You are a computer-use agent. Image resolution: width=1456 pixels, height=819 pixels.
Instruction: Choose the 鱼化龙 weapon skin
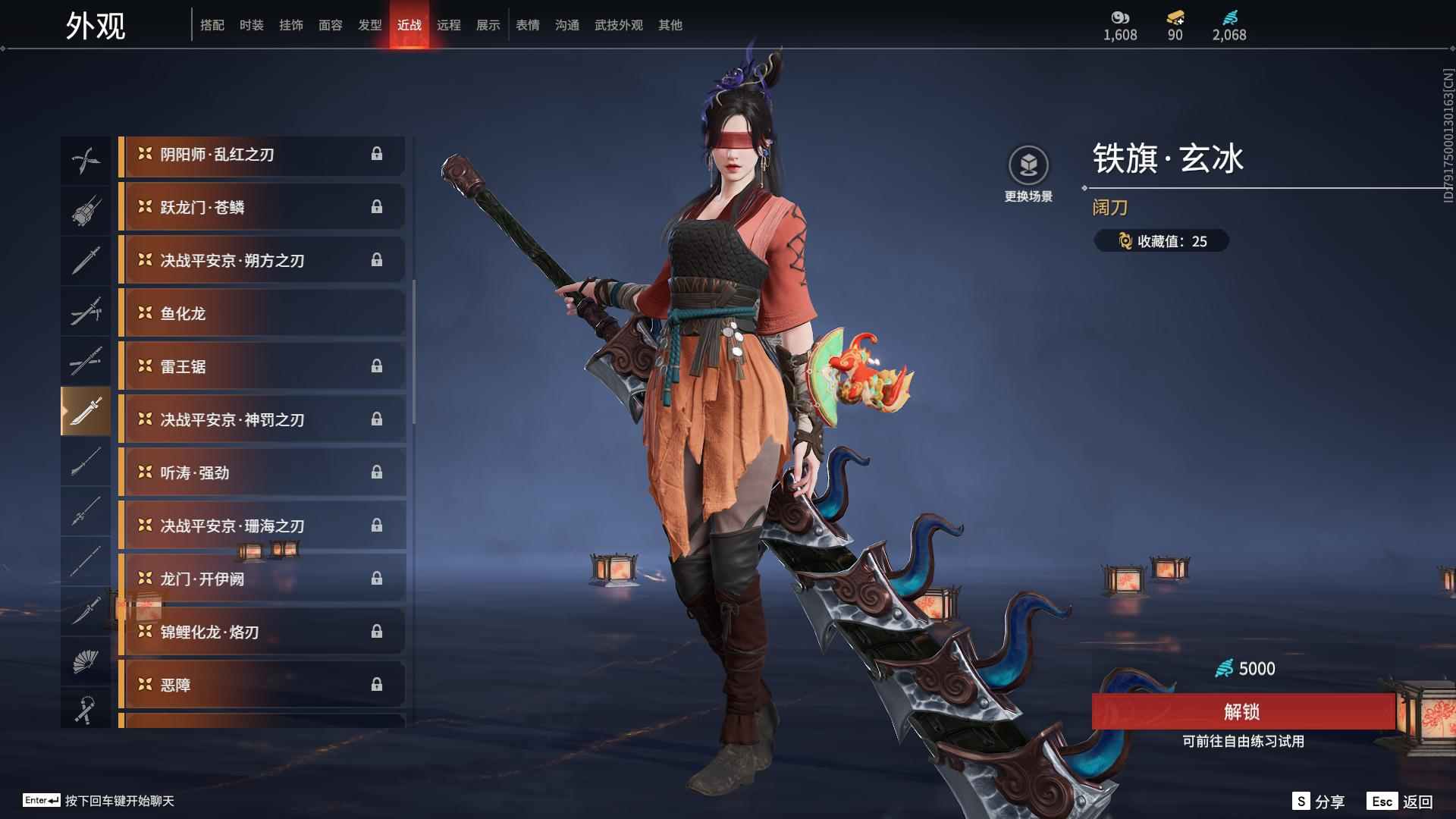262,313
